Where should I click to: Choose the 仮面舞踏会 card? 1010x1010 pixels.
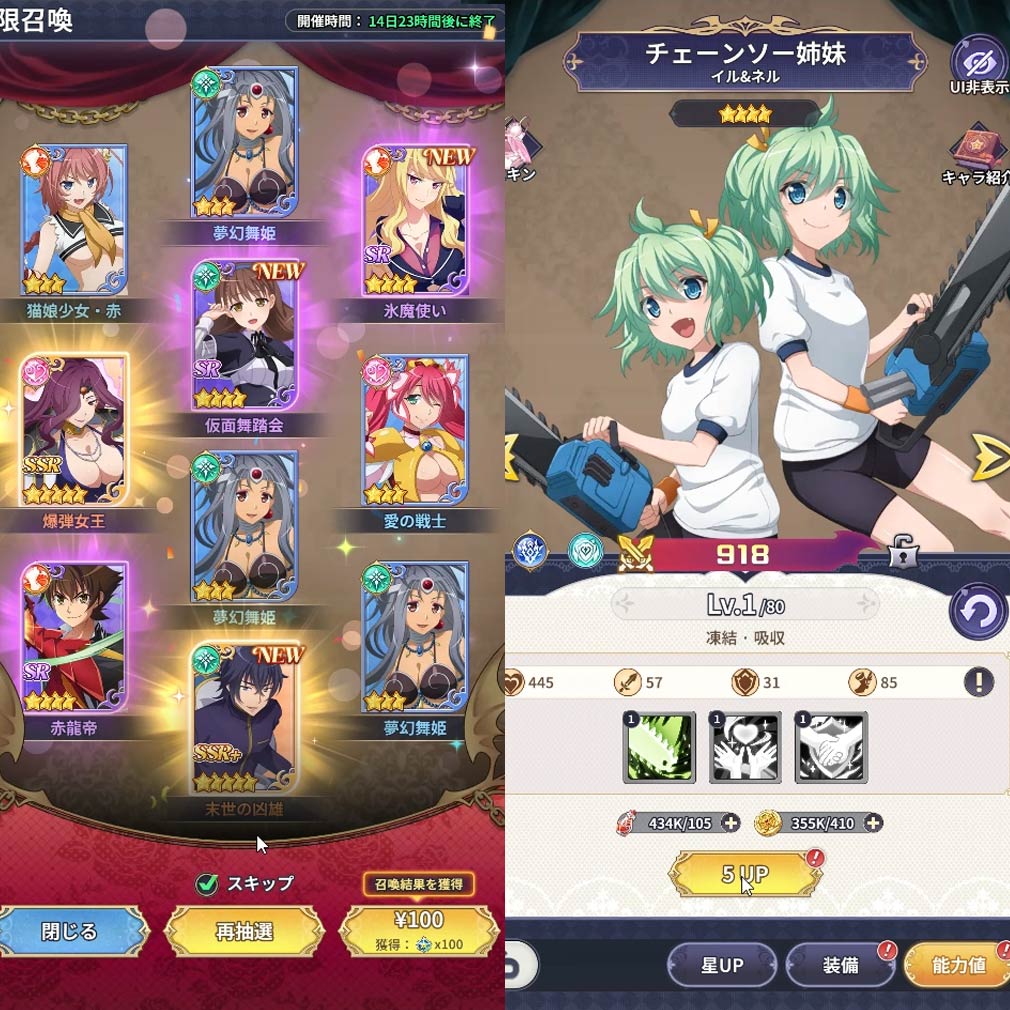(x=245, y=336)
